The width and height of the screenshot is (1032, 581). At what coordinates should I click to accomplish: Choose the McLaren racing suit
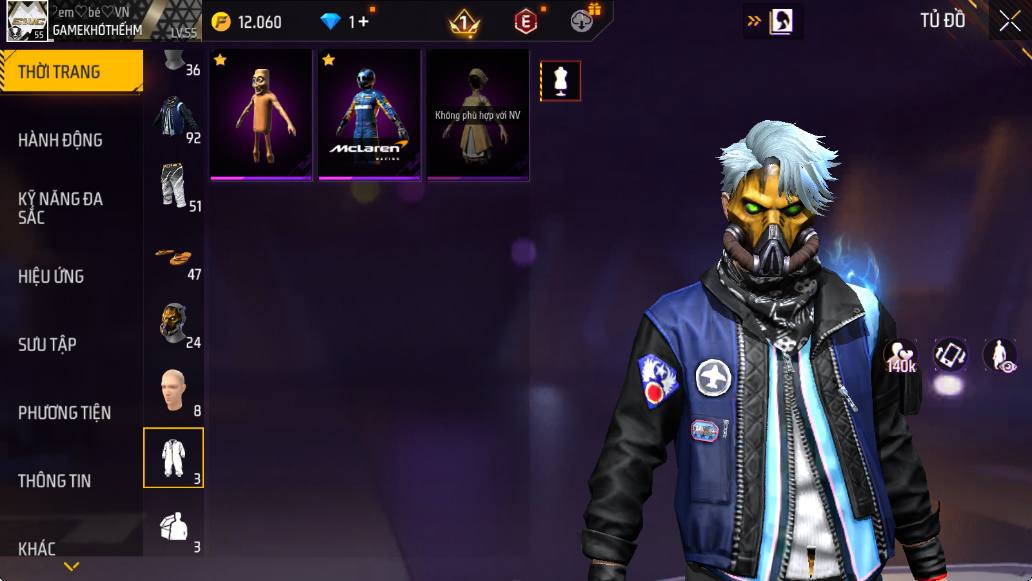click(369, 114)
